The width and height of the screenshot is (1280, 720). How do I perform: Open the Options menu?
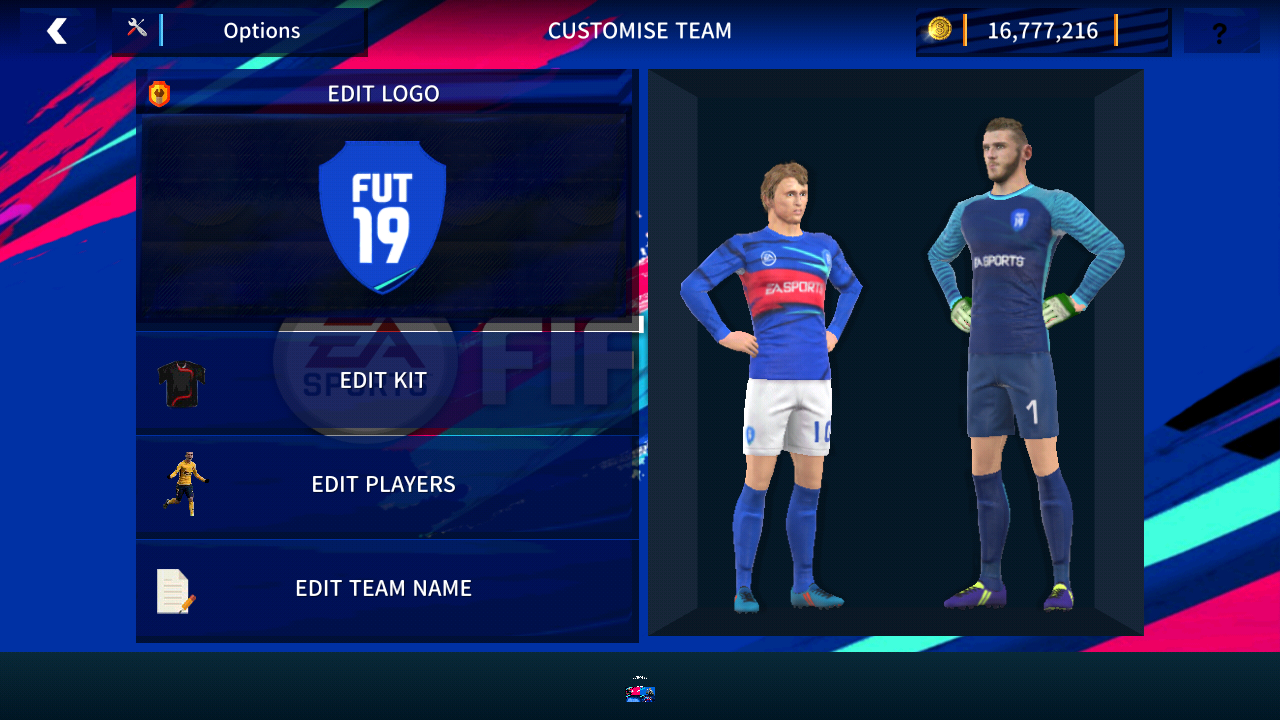click(x=262, y=30)
